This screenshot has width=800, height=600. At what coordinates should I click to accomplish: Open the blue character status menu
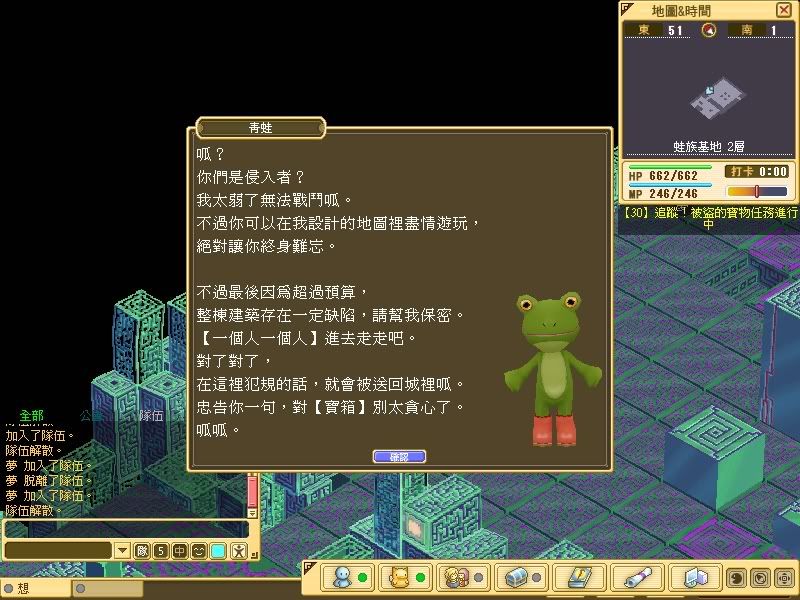point(343,578)
